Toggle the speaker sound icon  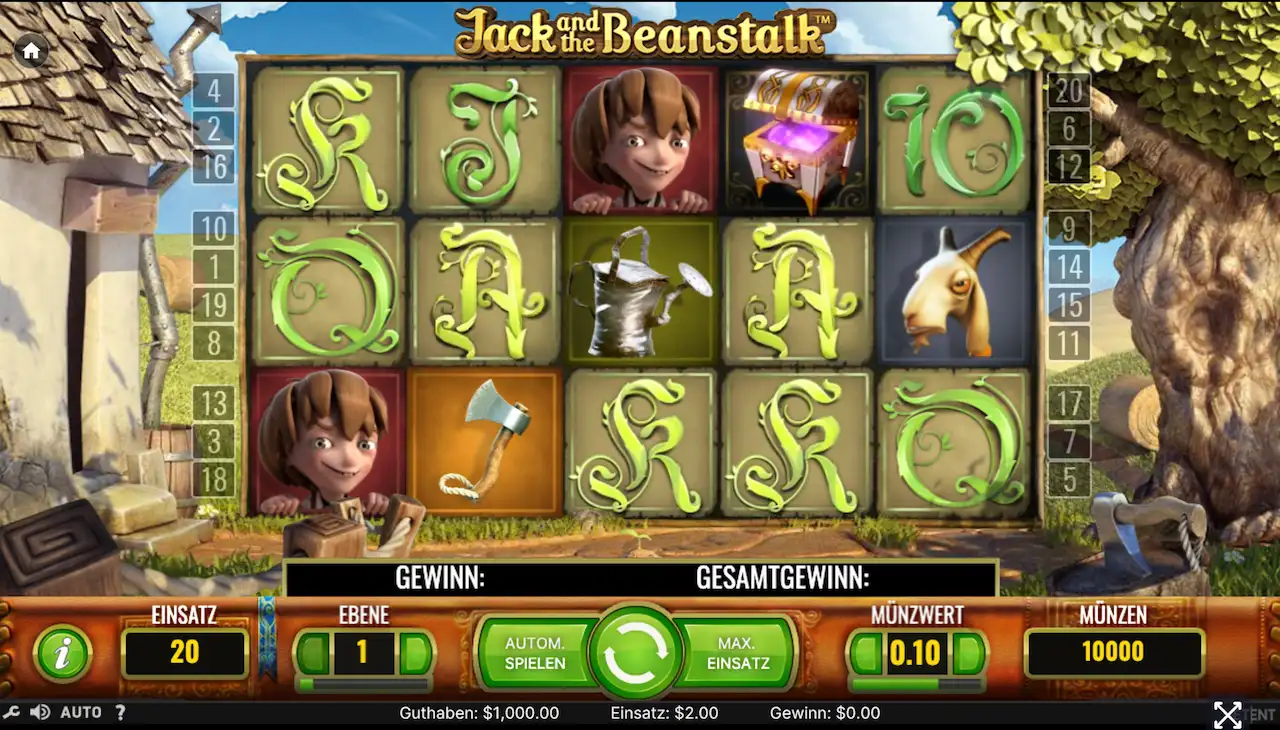tap(40, 713)
